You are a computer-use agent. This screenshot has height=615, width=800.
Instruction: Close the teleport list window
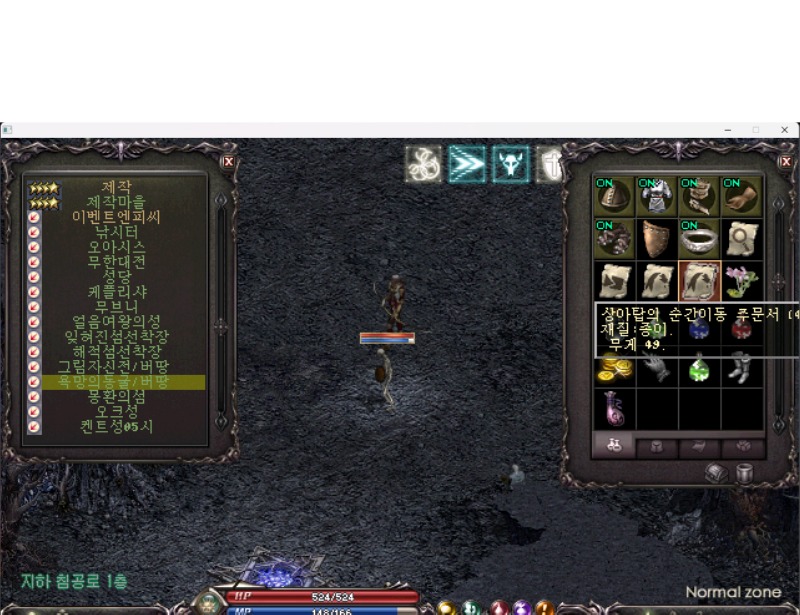[x=228, y=161]
